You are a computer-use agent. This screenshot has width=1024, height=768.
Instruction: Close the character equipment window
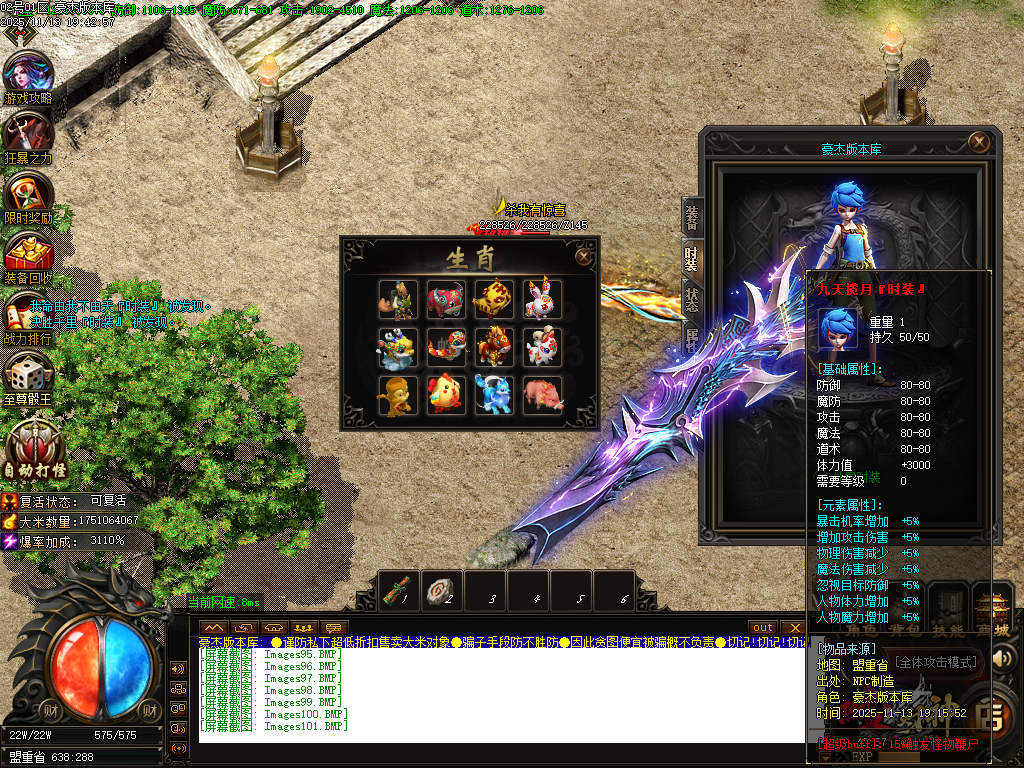click(x=980, y=142)
